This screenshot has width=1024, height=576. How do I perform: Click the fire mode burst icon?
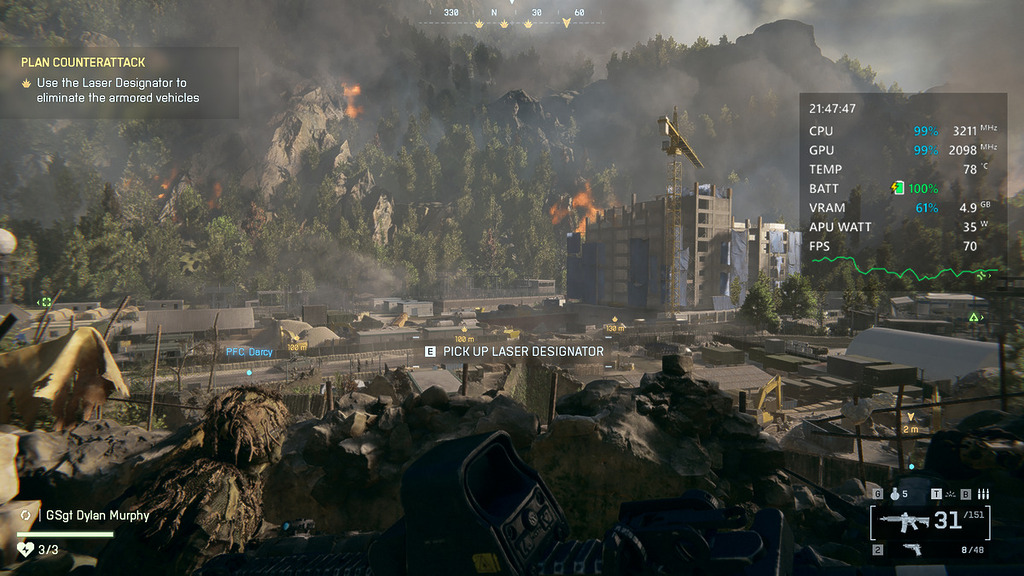(x=950, y=493)
